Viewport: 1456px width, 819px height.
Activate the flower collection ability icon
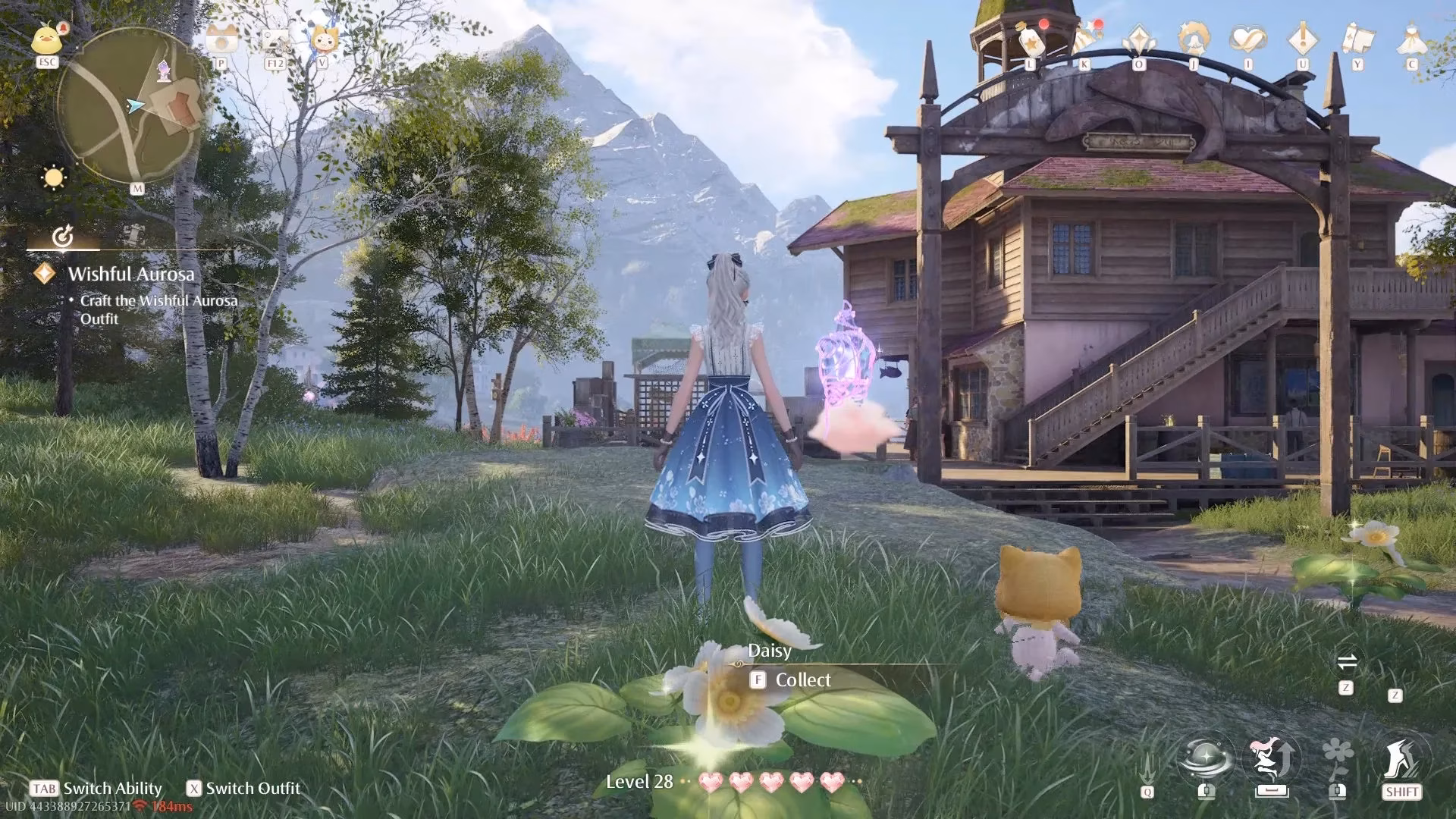[x=1337, y=761]
